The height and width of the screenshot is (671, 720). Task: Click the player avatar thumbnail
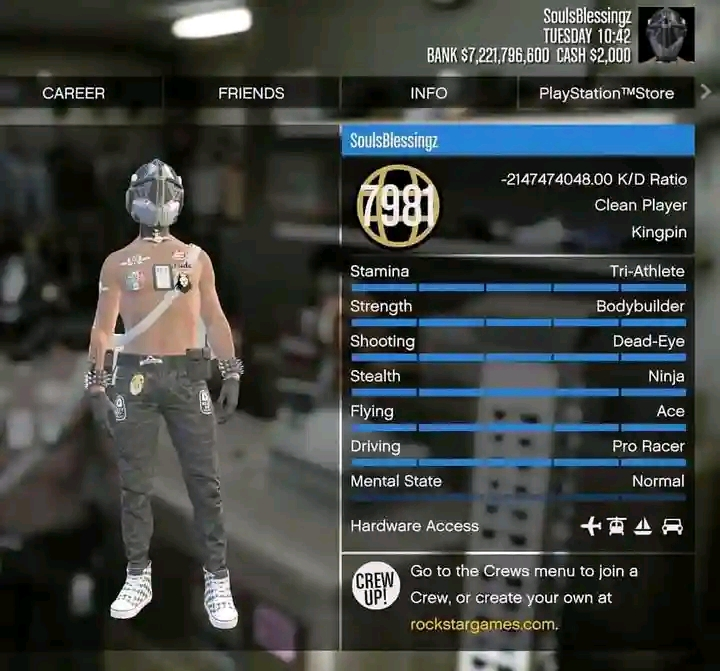[x=666, y=36]
